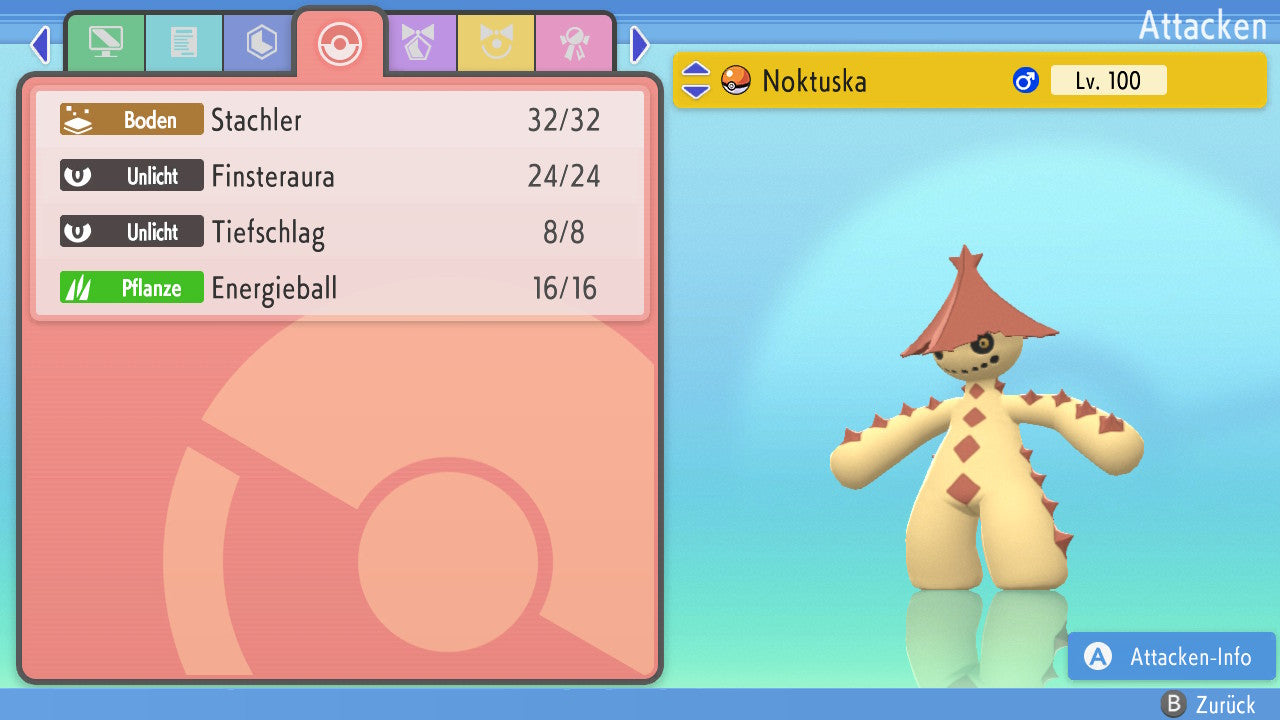Go back with Zurück

[1209, 705]
